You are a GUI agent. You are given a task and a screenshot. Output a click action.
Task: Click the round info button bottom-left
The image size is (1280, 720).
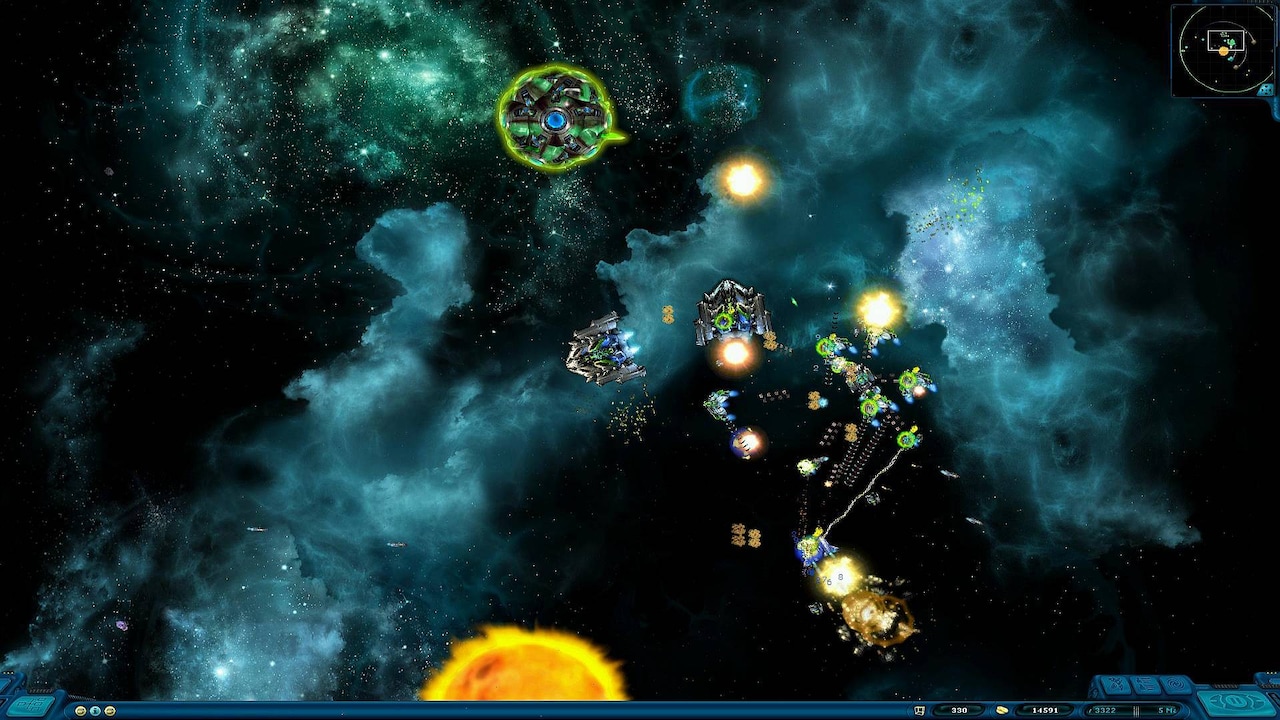(x=96, y=710)
